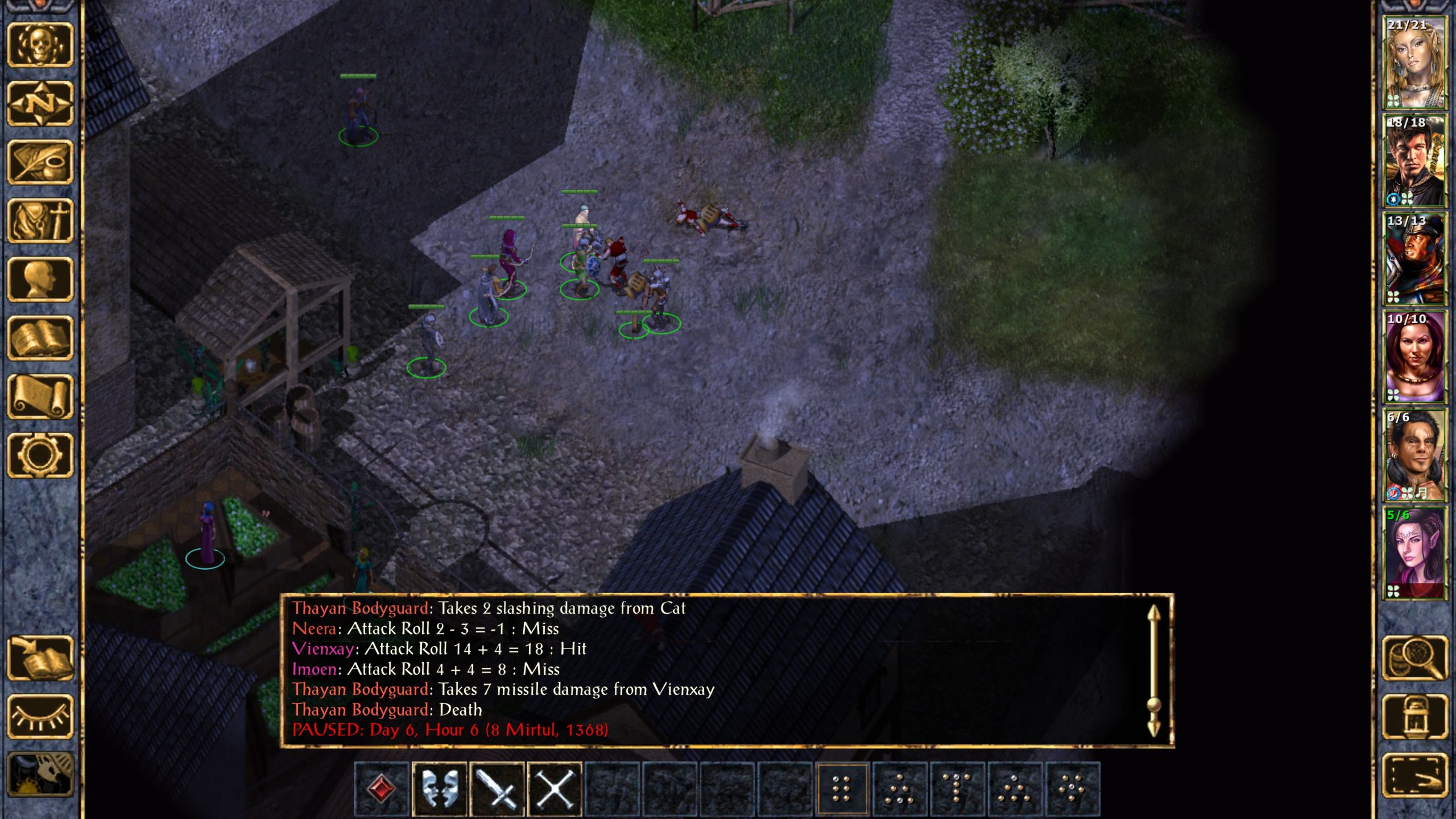Click the crossed swords action button

coord(555,789)
